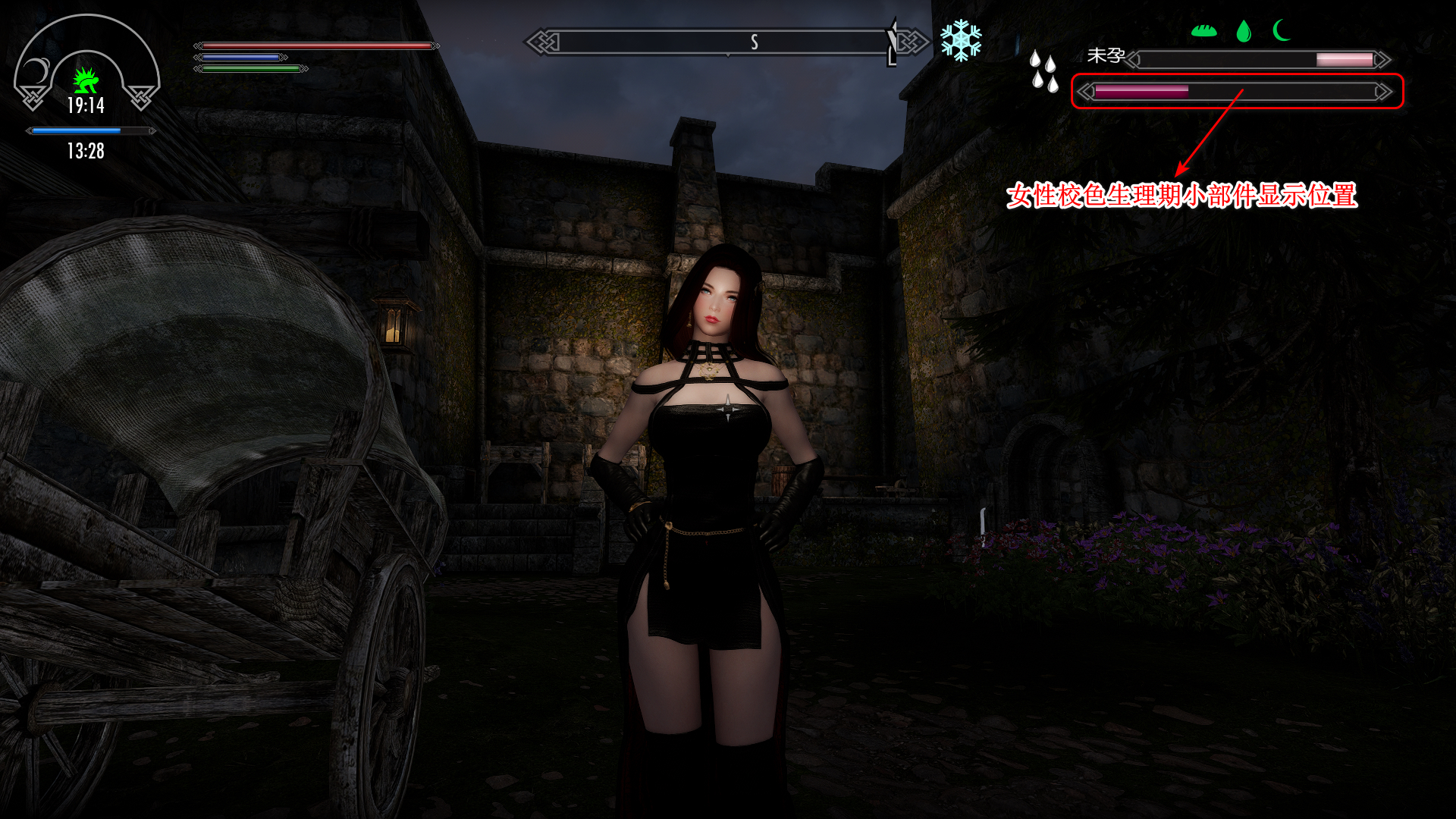Click the green bread hunger icon
The image size is (1456, 819).
1203,31
